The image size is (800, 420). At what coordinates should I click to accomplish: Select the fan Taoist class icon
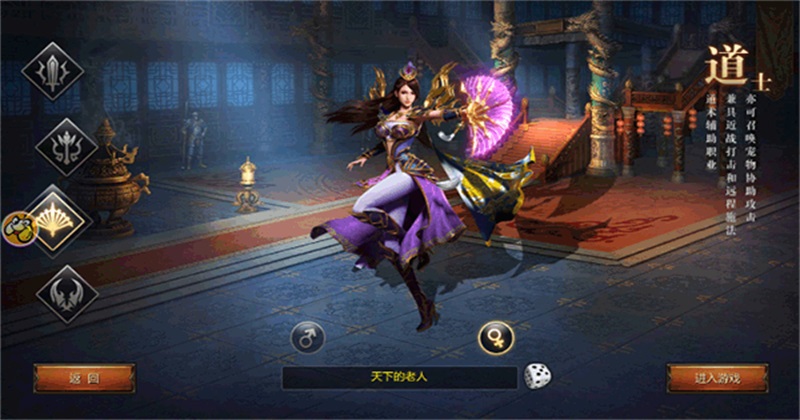pyautogui.click(x=58, y=219)
